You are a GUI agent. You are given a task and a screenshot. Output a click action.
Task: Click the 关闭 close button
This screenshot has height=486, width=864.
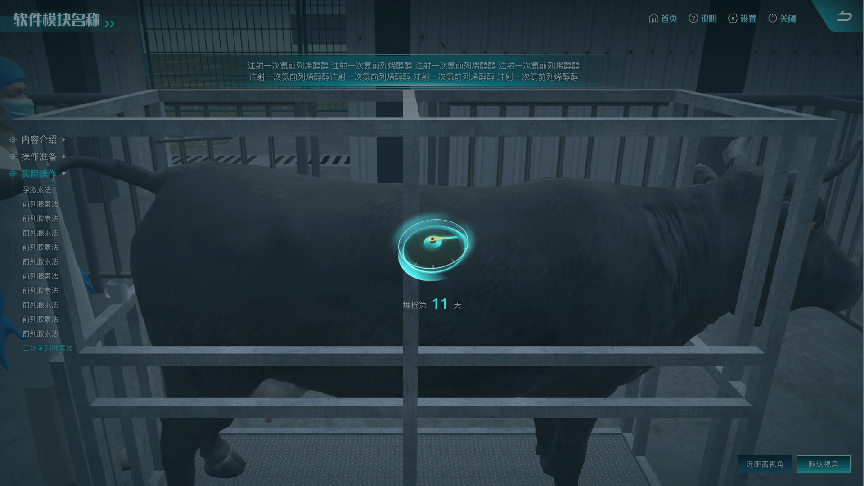point(782,19)
